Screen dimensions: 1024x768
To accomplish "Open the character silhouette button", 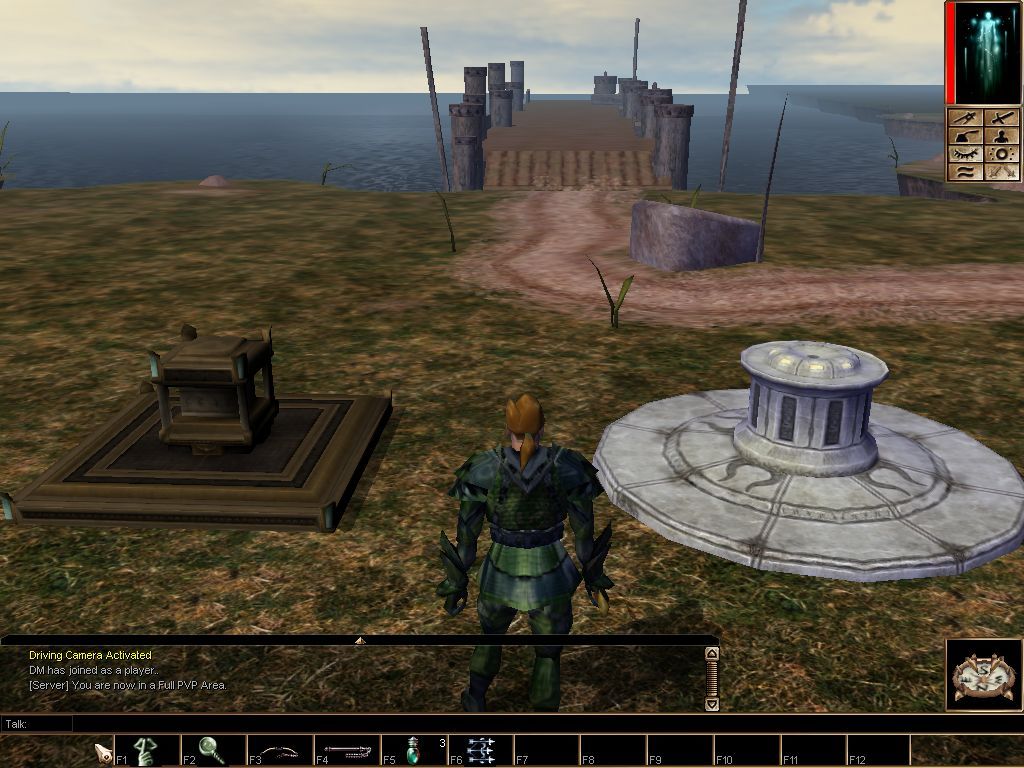I will (1003, 136).
